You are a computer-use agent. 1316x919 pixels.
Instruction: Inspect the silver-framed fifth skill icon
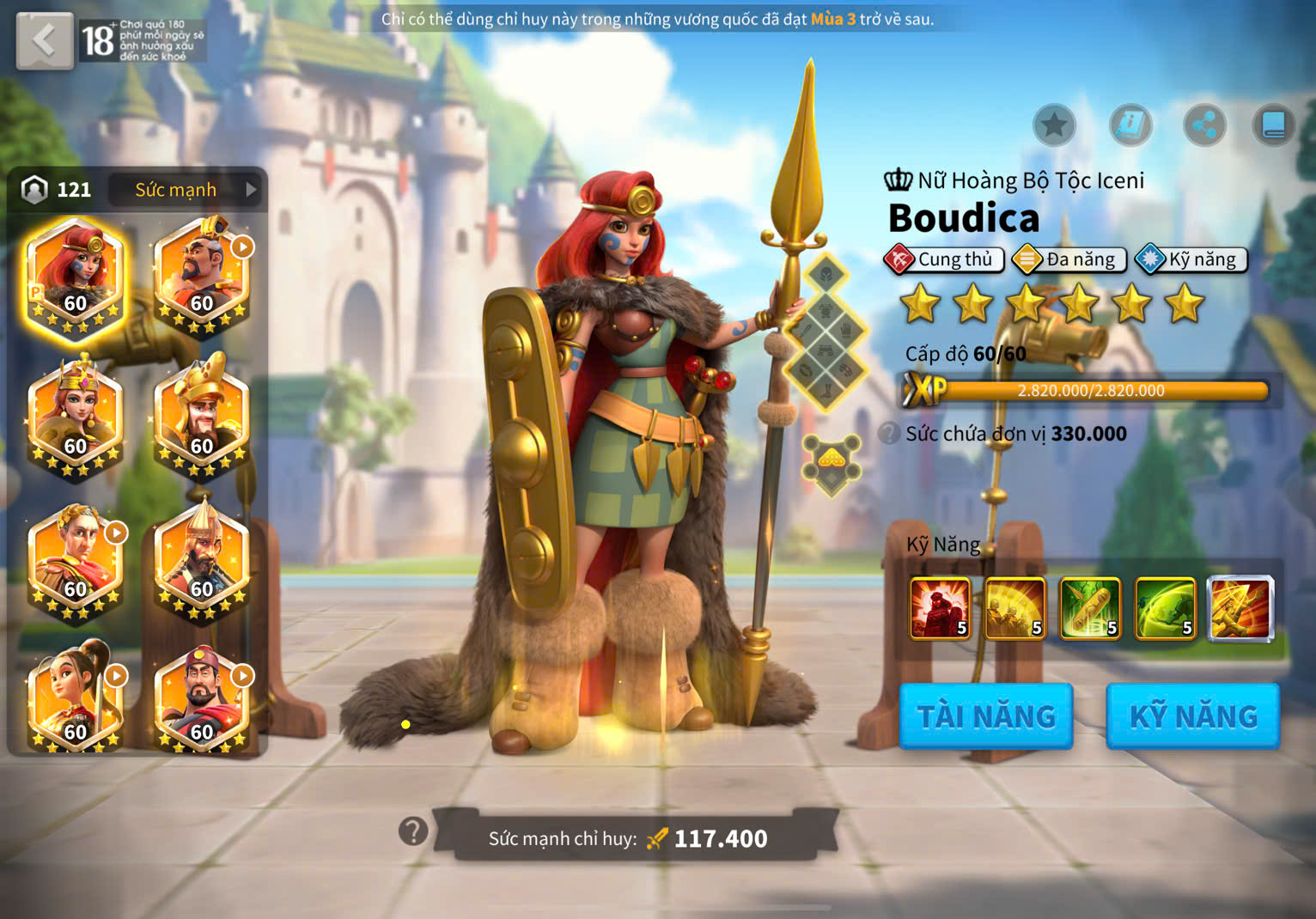tap(1240, 609)
